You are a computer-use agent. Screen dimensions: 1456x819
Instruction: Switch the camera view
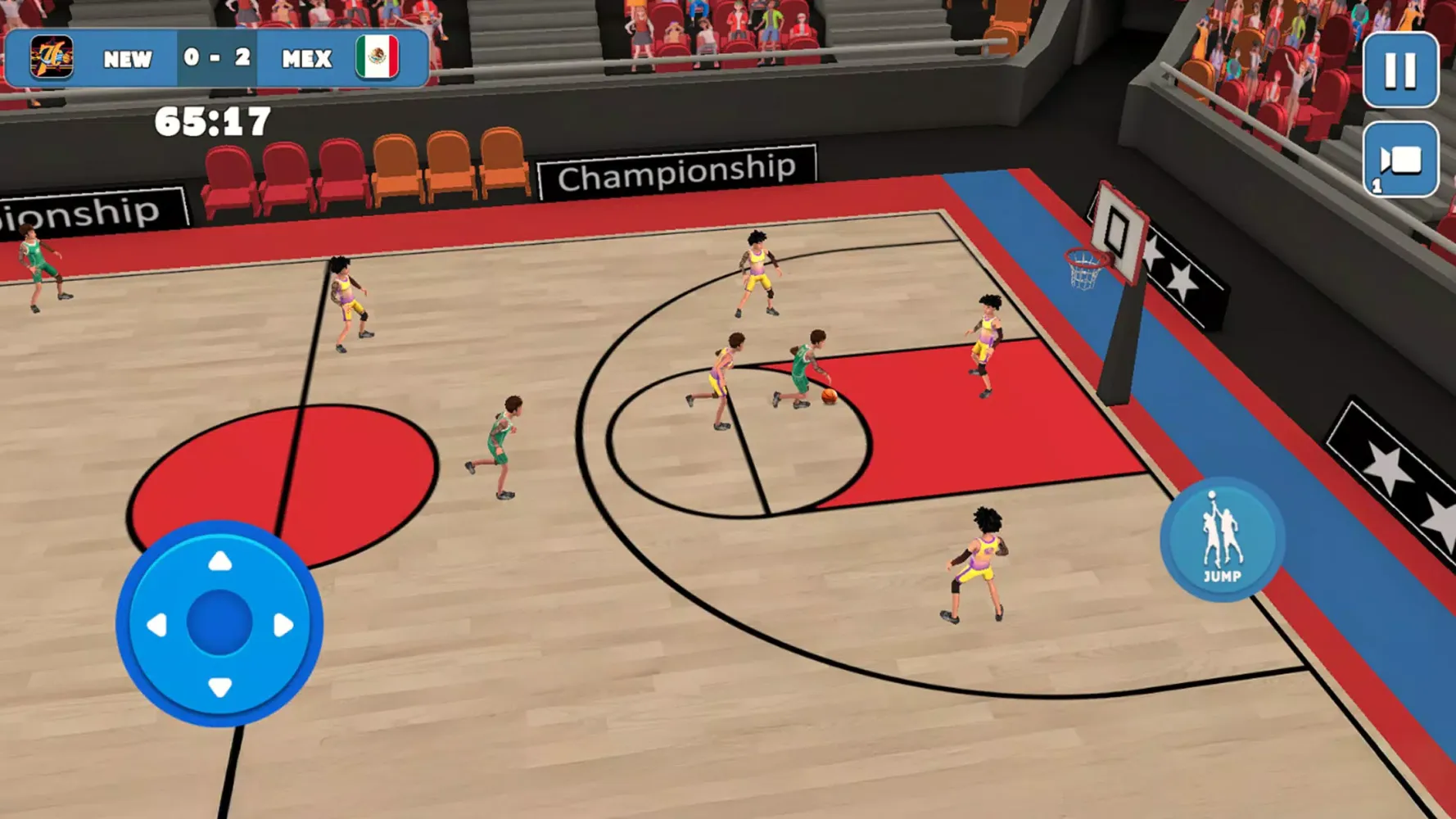pos(1400,161)
